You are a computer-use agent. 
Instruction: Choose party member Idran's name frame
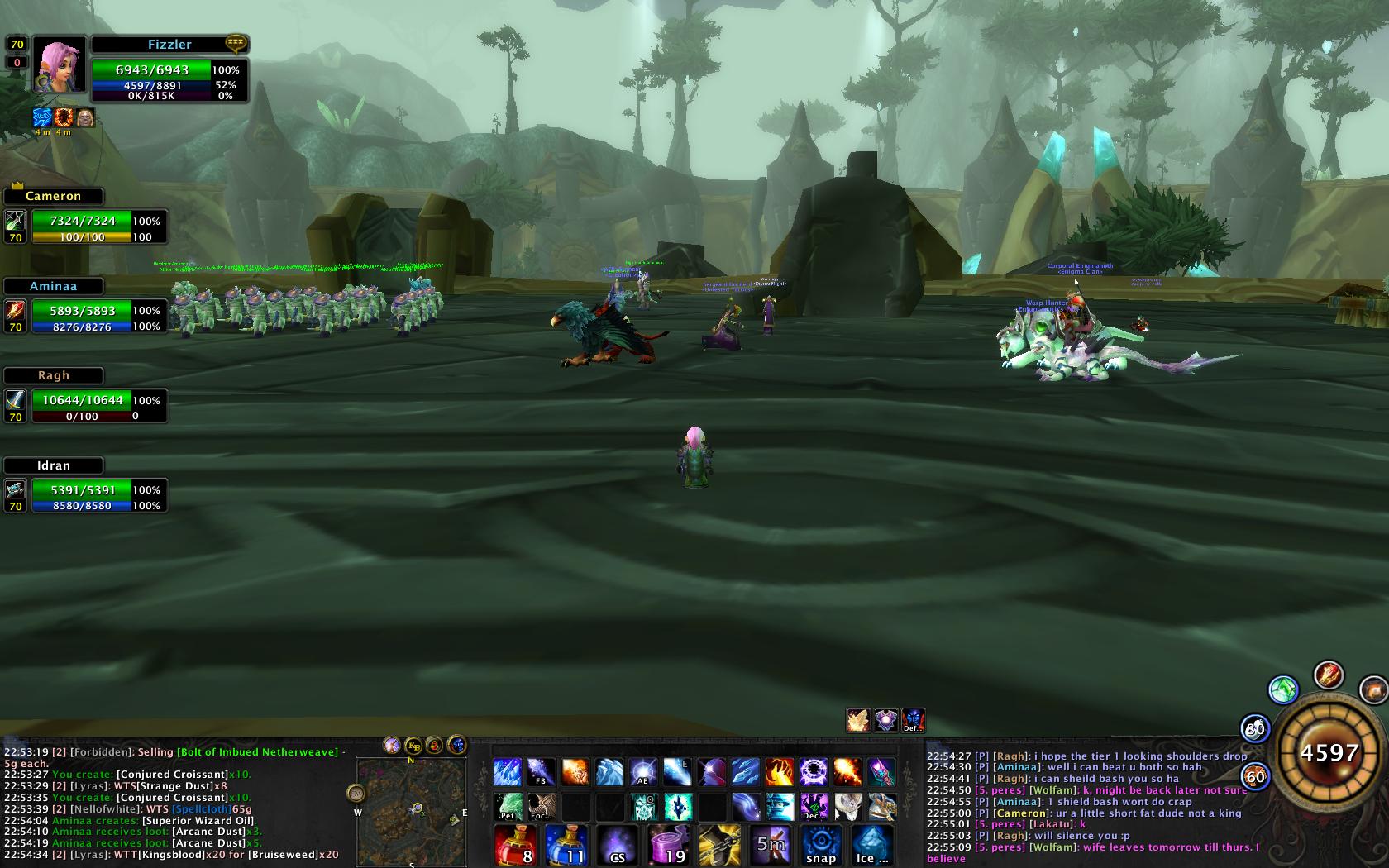[x=54, y=465]
